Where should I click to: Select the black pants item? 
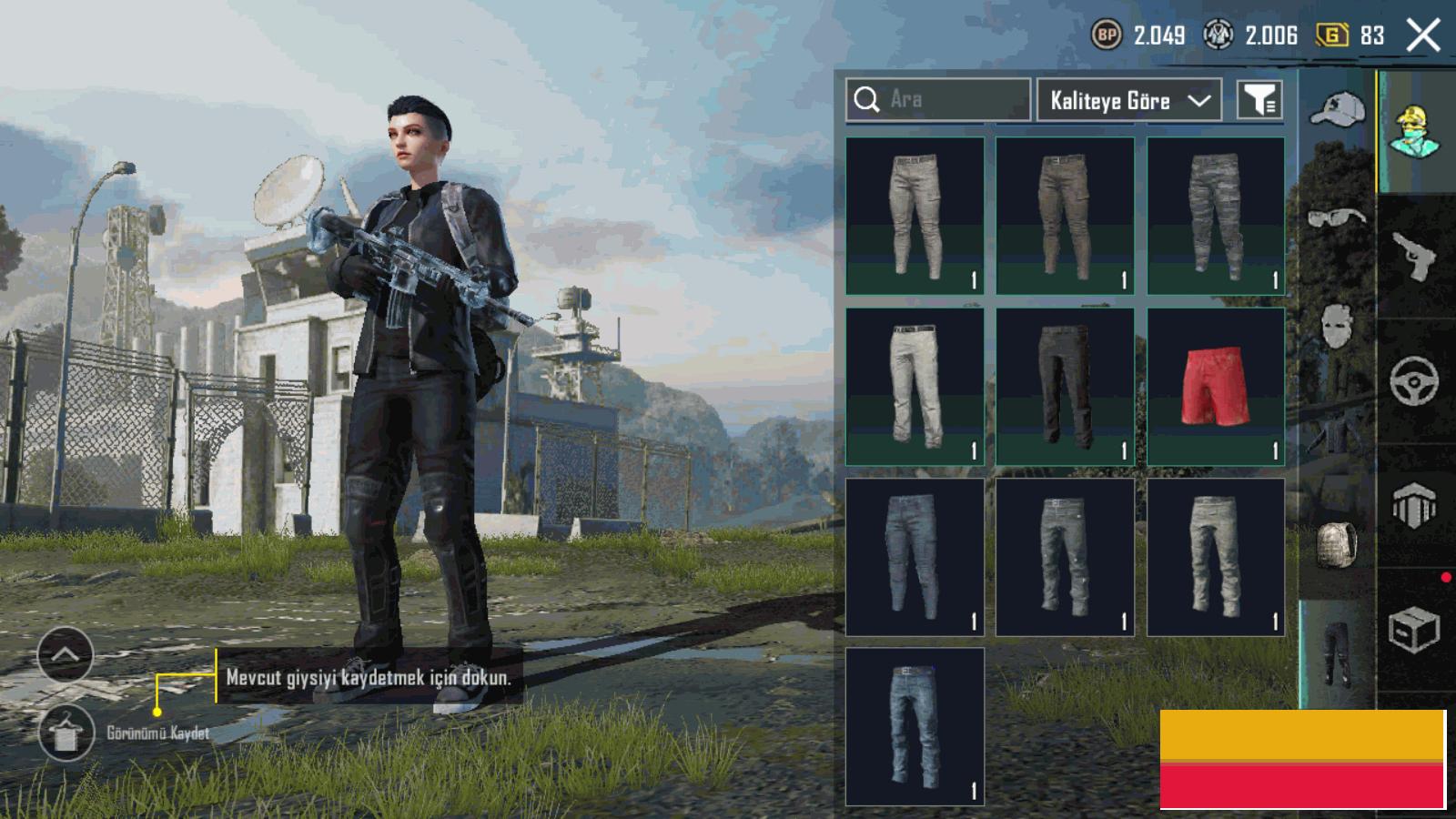[1065, 387]
